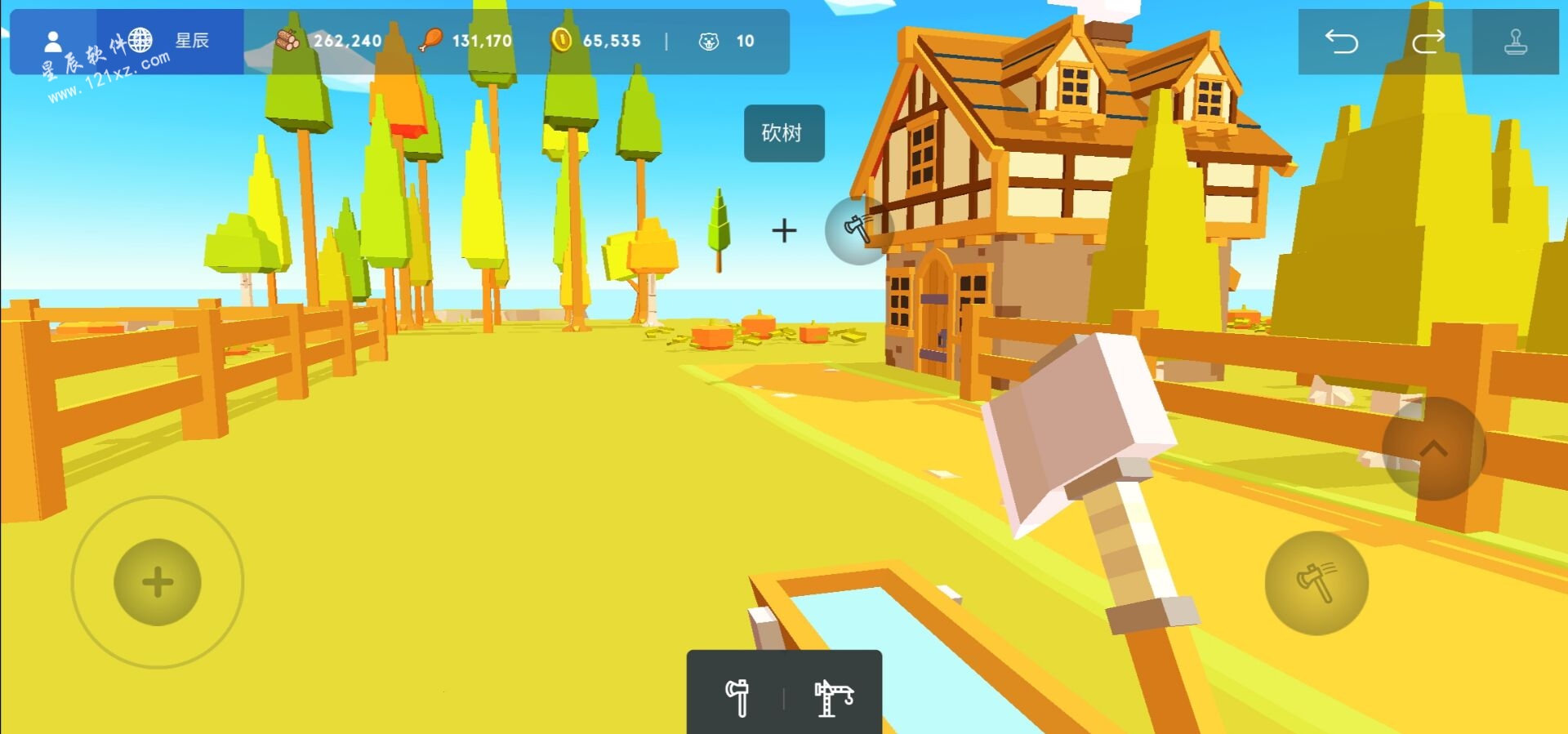
Task: Select the axe tool in hotbar
Action: 737,697
